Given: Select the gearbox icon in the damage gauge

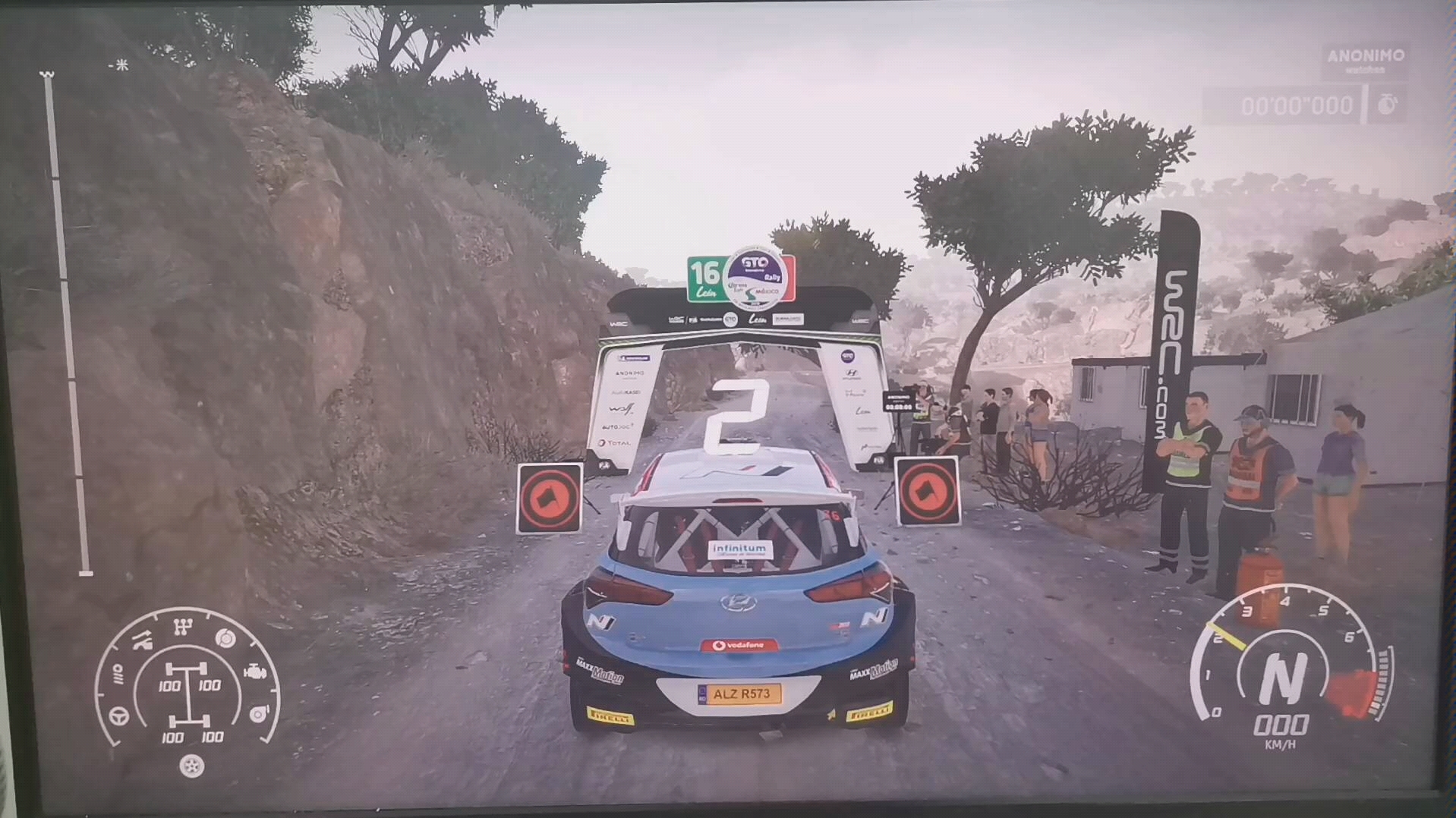Looking at the screenshot, I should click(x=184, y=626).
